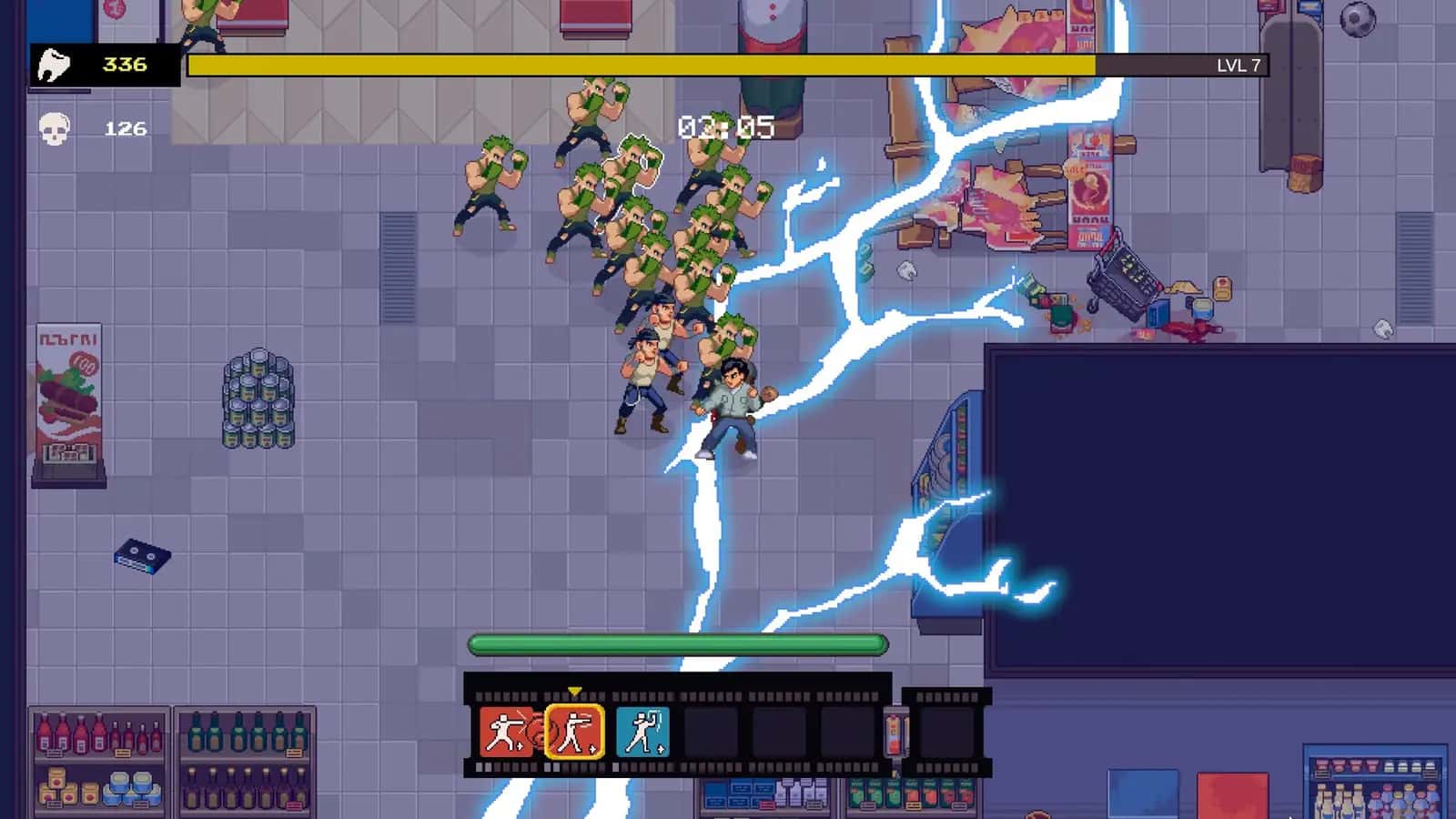Click the battery charge item on the filmstrip
Screen dimensions: 1456x819
[896, 733]
